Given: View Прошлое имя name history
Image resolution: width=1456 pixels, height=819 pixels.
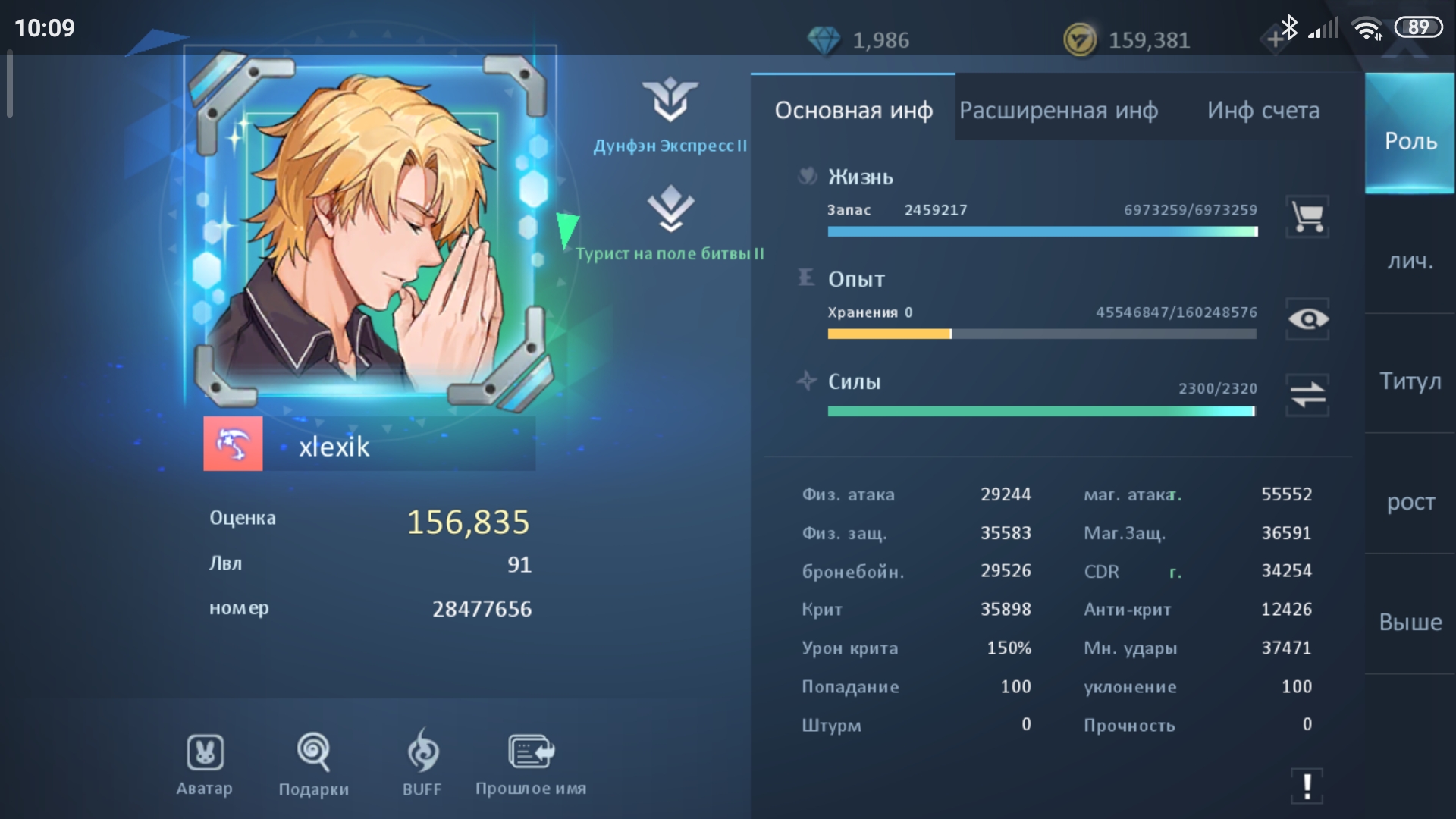Looking at the screenshot, I should click(x=530, y=764).
